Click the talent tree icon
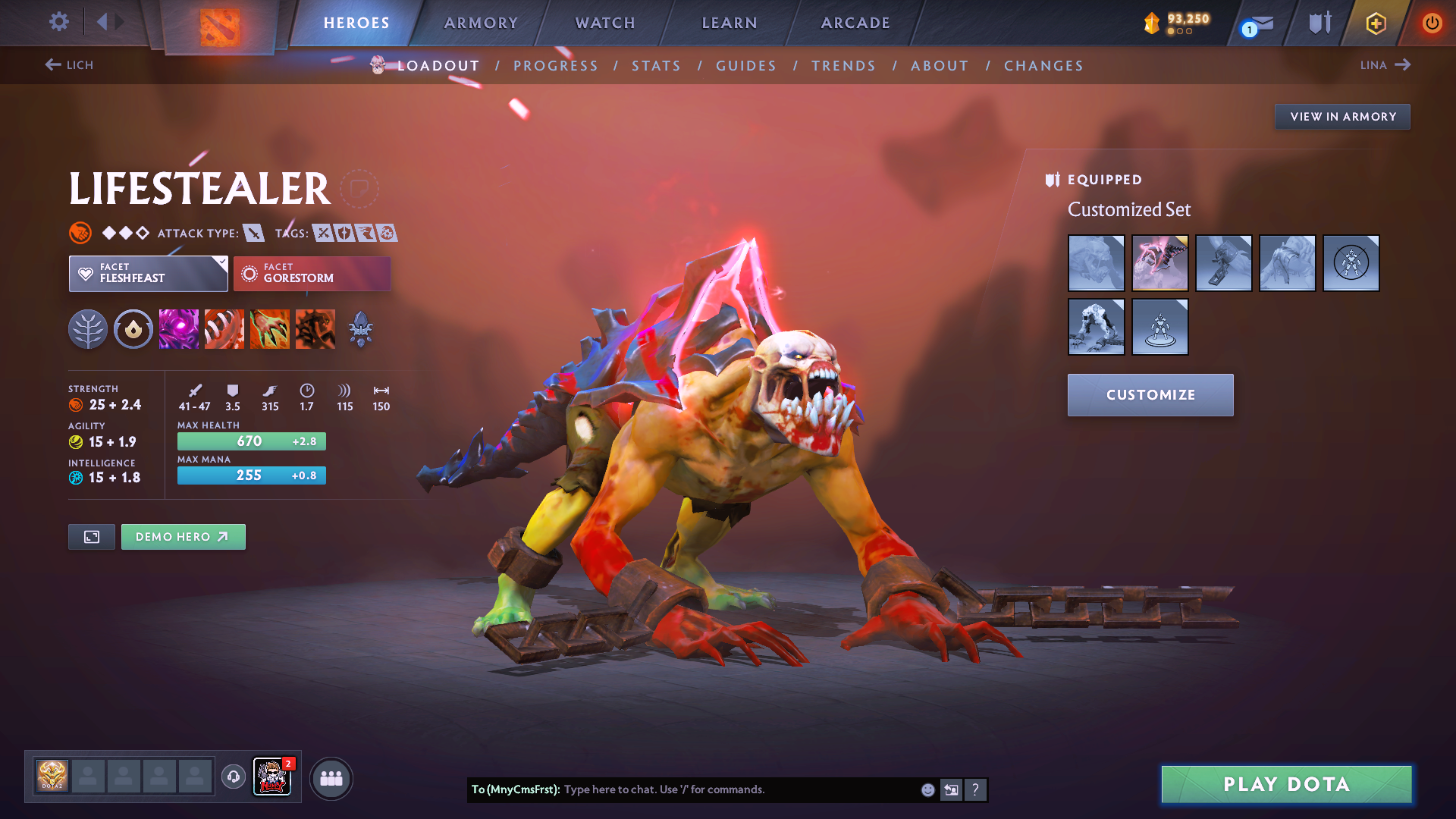The width and height of the screenshot is (1456, 819). click(88, 328)
